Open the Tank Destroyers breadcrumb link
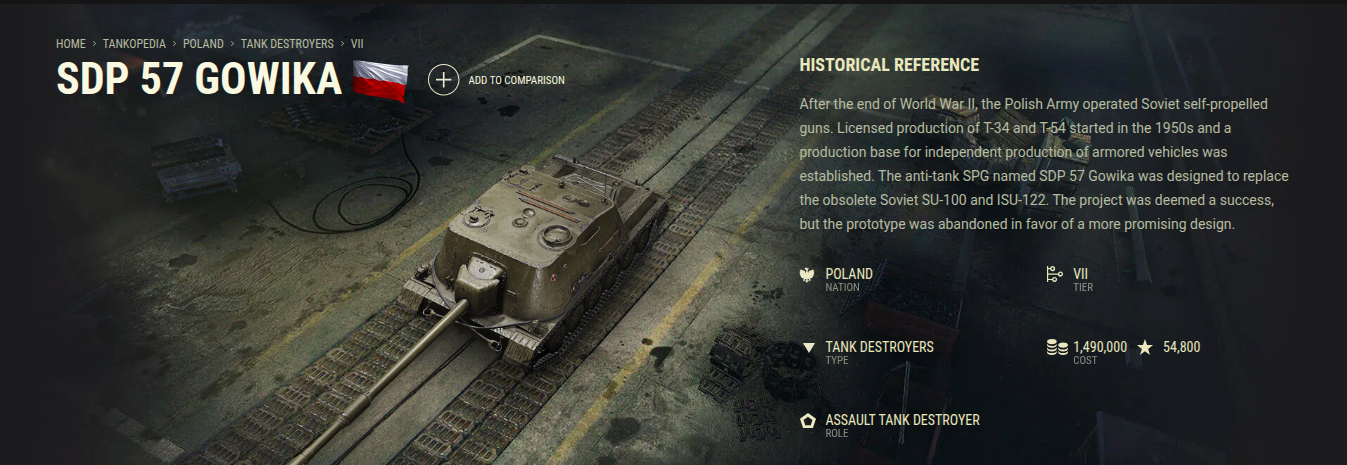 (286, 45)
